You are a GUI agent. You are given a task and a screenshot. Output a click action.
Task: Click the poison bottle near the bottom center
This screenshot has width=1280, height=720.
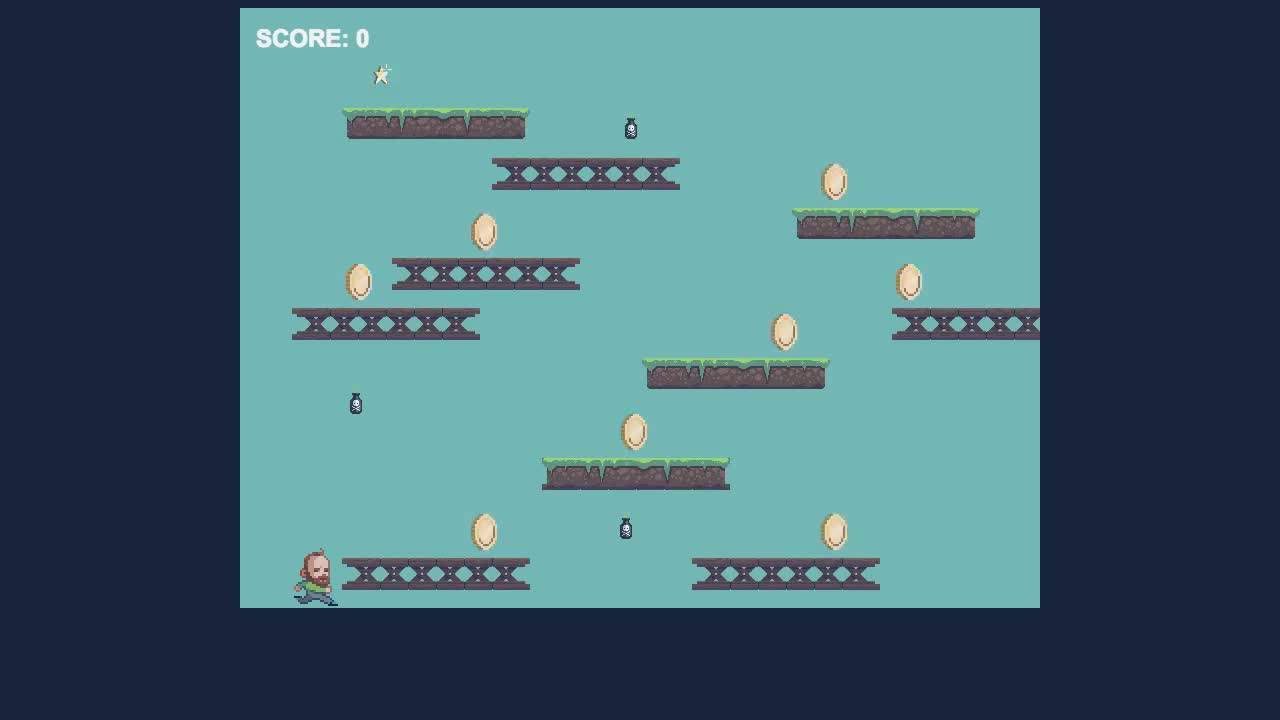[x=625, y=529]
